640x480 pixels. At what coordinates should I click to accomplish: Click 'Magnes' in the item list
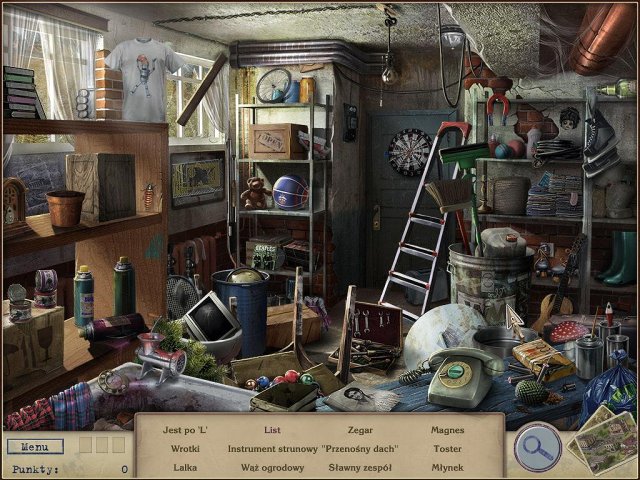click(x=447, y=430)
